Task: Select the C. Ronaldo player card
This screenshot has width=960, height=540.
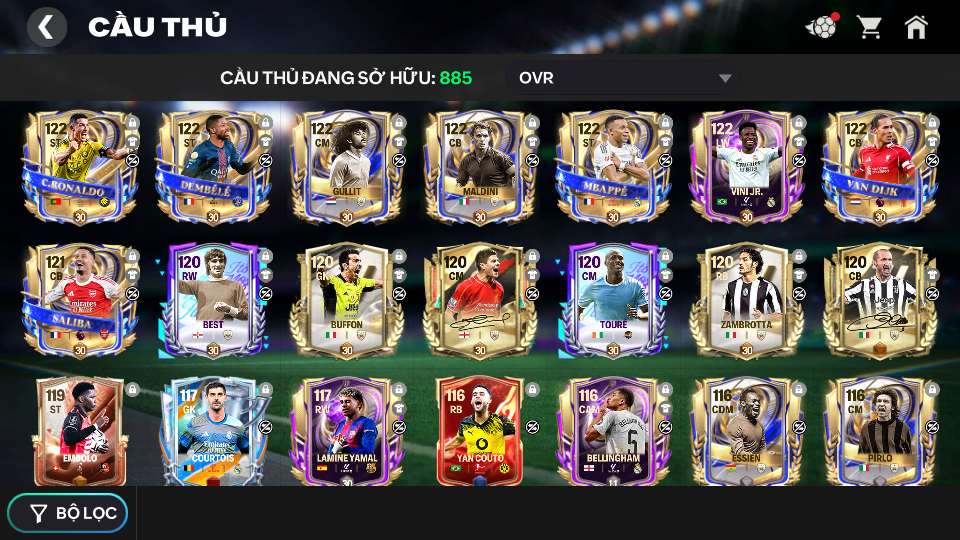Action: point(80,167)
